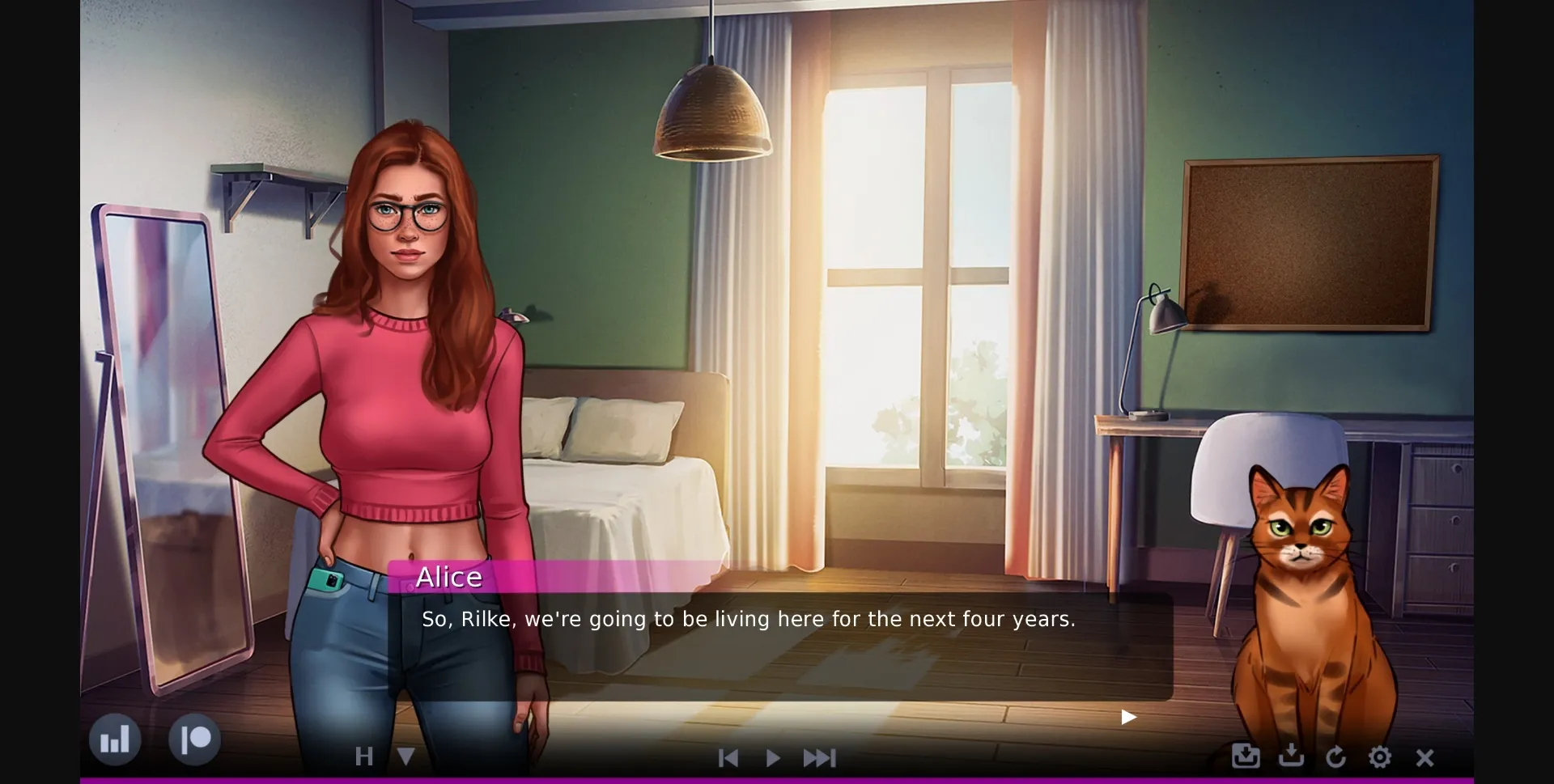Click the purple progress bar at the bottom

(x=777, y=779)
